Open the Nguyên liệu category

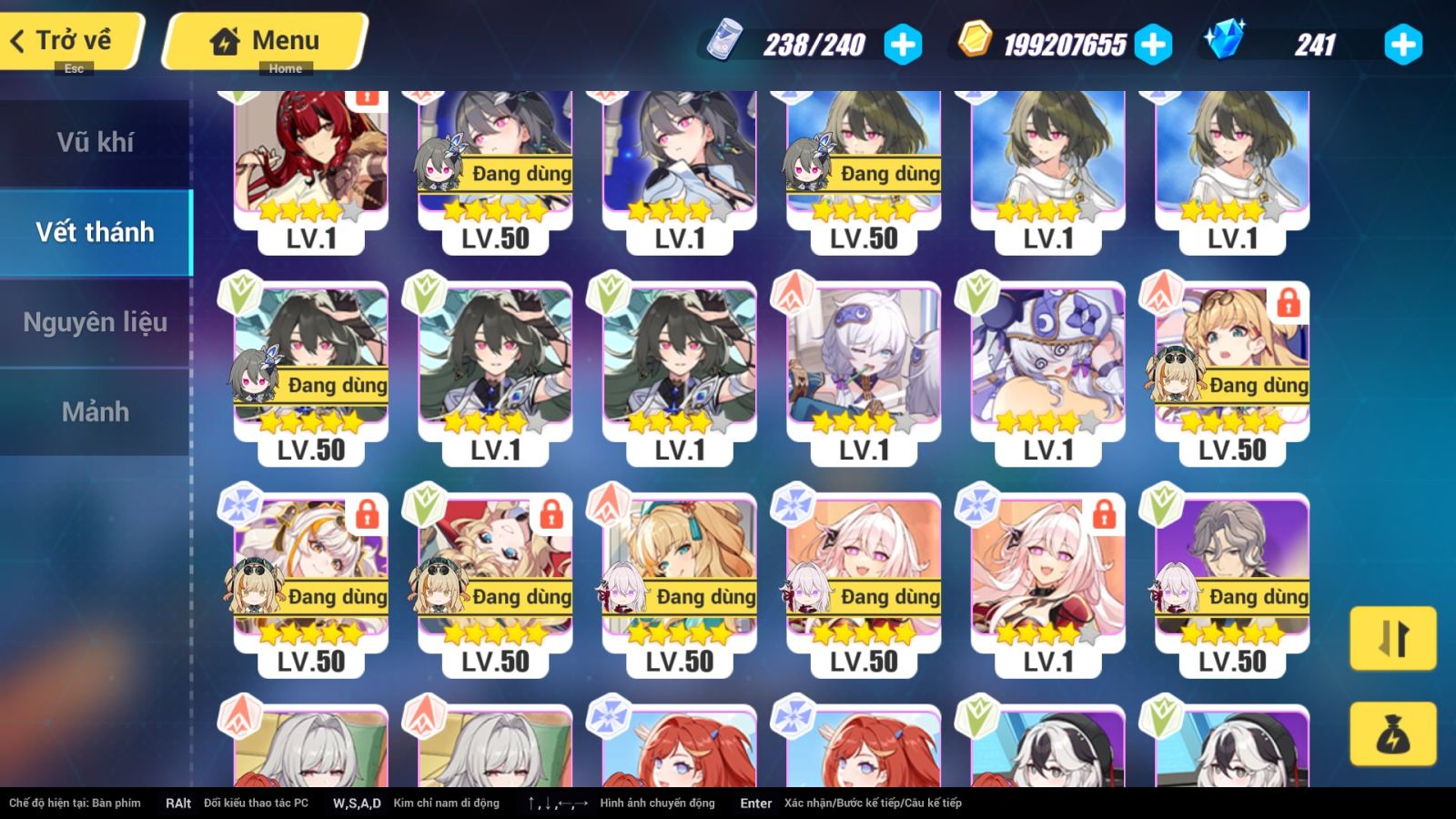click(96, 321)
